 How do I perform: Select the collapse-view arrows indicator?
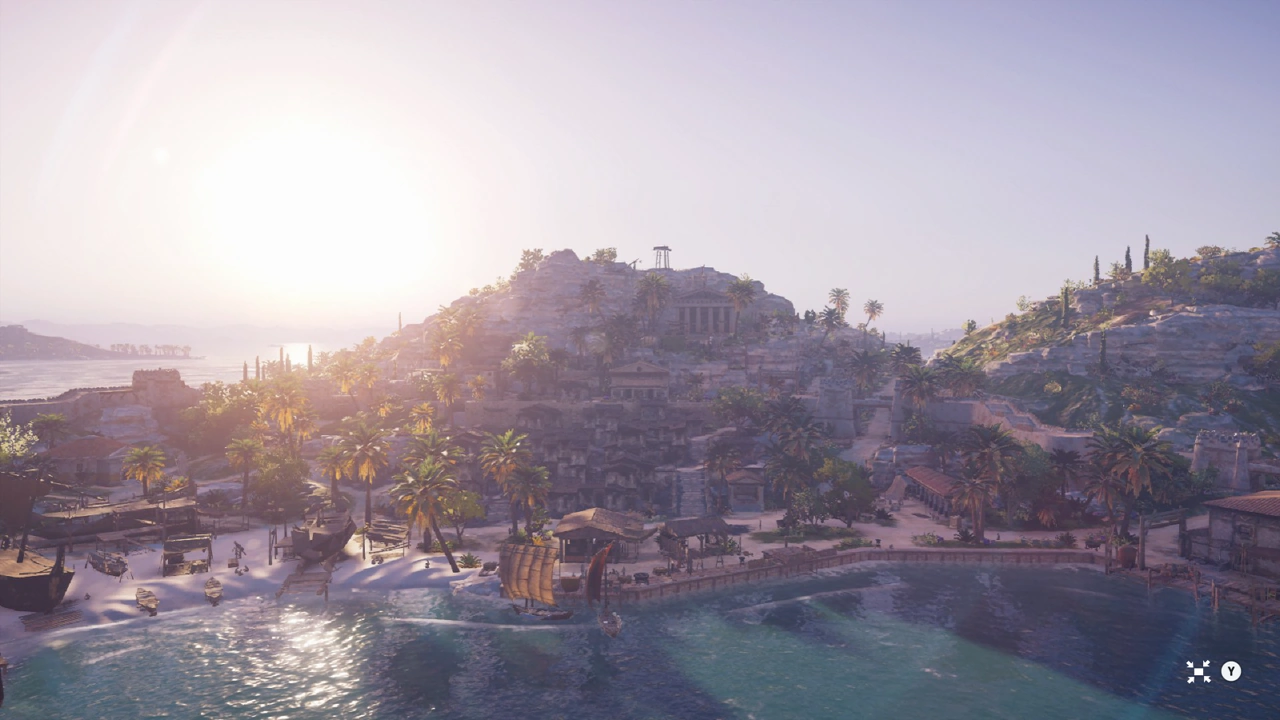pos(1198,672)
